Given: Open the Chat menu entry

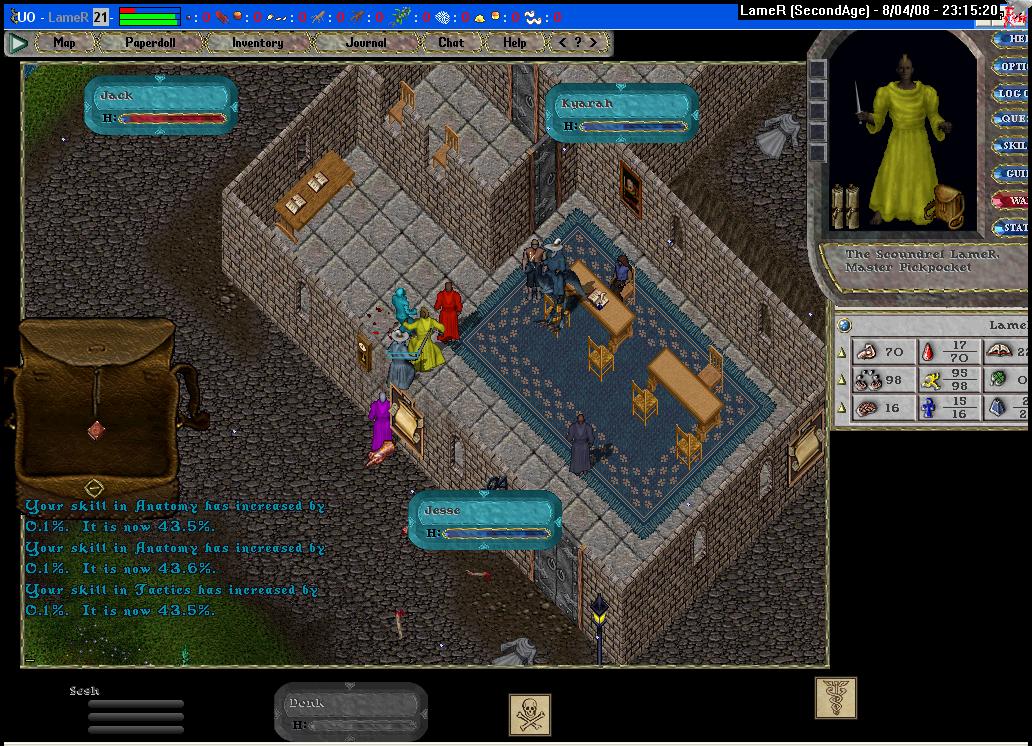Looking at the screenshot, I should click(x=451, y=43).
